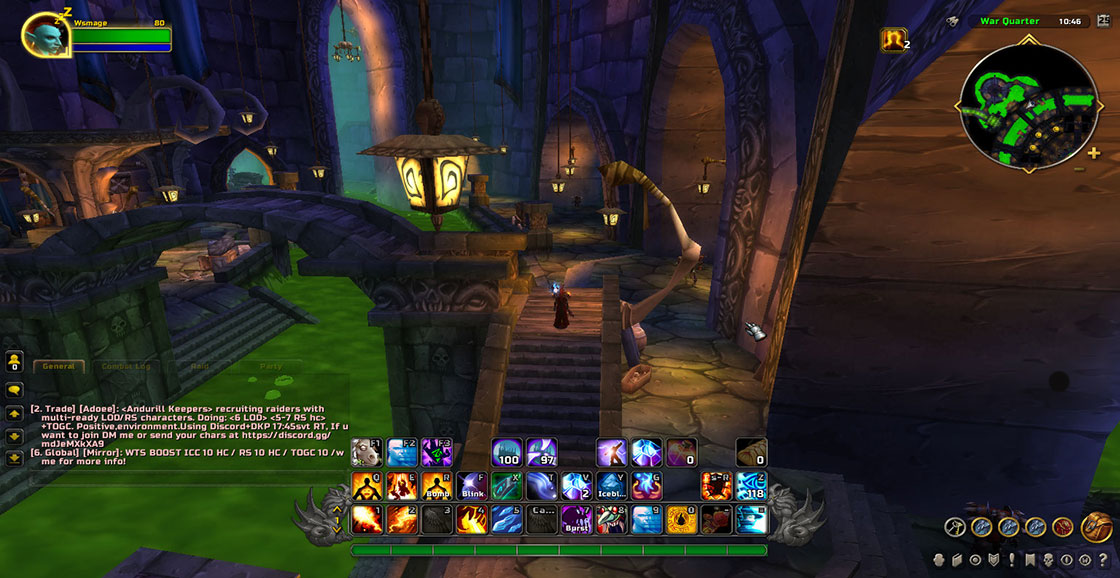Switch to the General chat tab
Screen dimensions: 1120x578
(59, 366)
